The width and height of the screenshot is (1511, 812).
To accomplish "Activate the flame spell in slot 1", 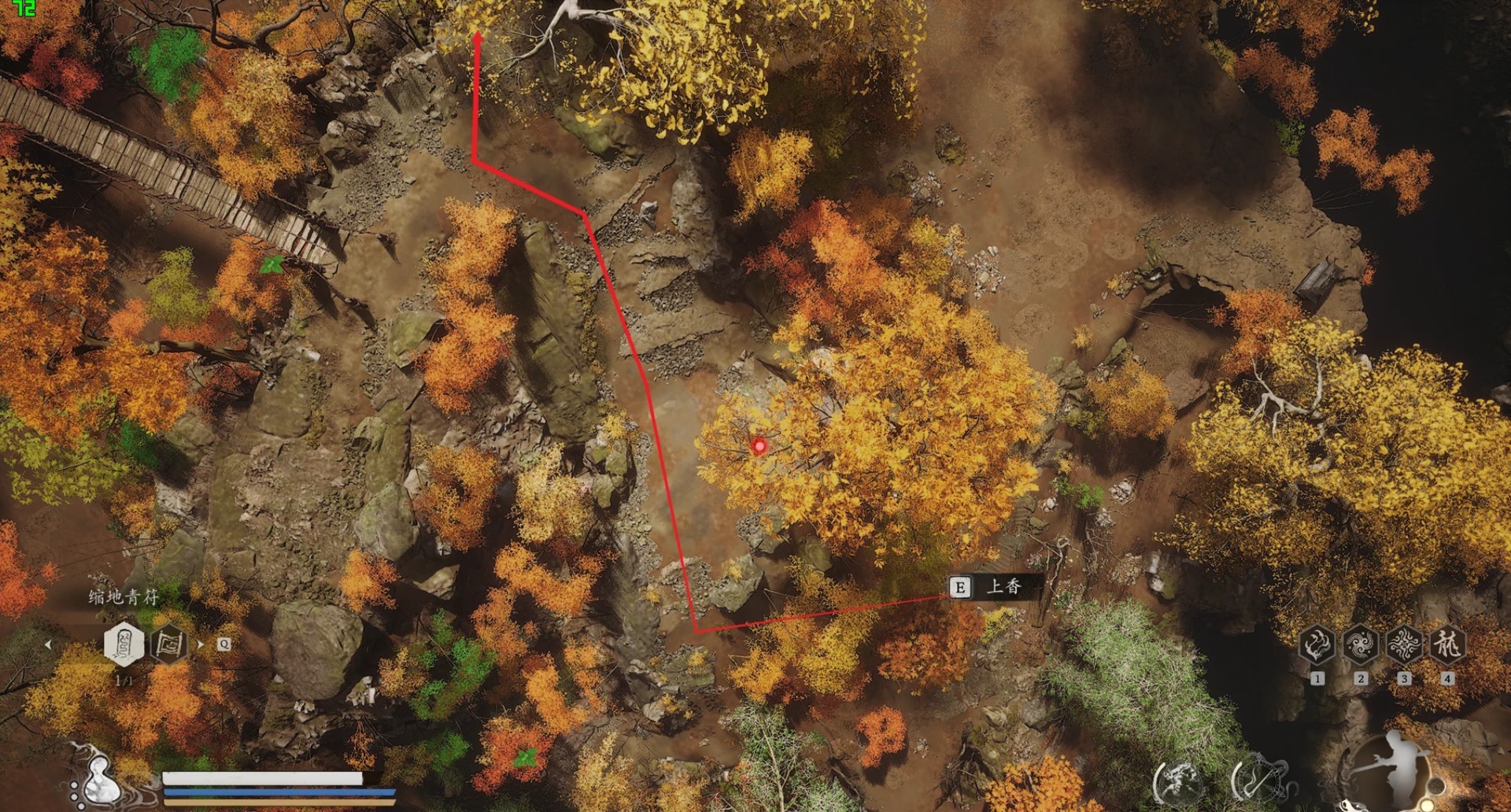I will tap(1317, 644).
